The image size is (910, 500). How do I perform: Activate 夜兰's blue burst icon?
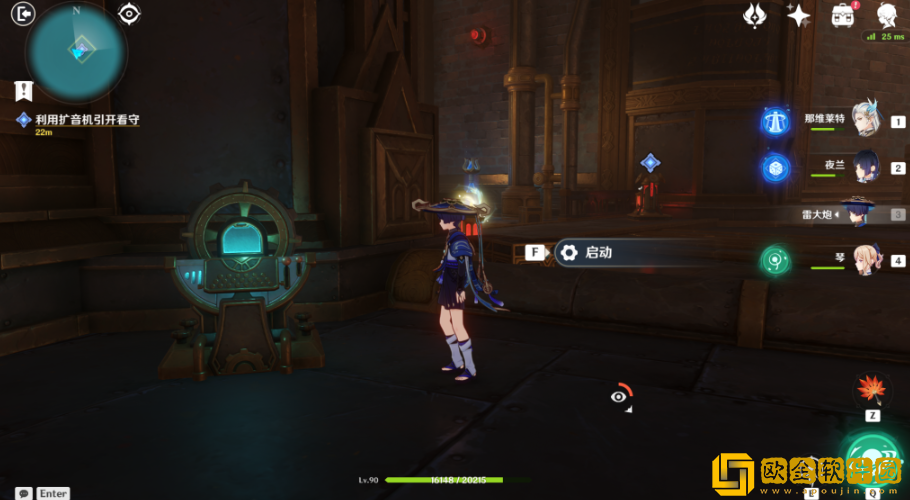click(x=775, y=167)
